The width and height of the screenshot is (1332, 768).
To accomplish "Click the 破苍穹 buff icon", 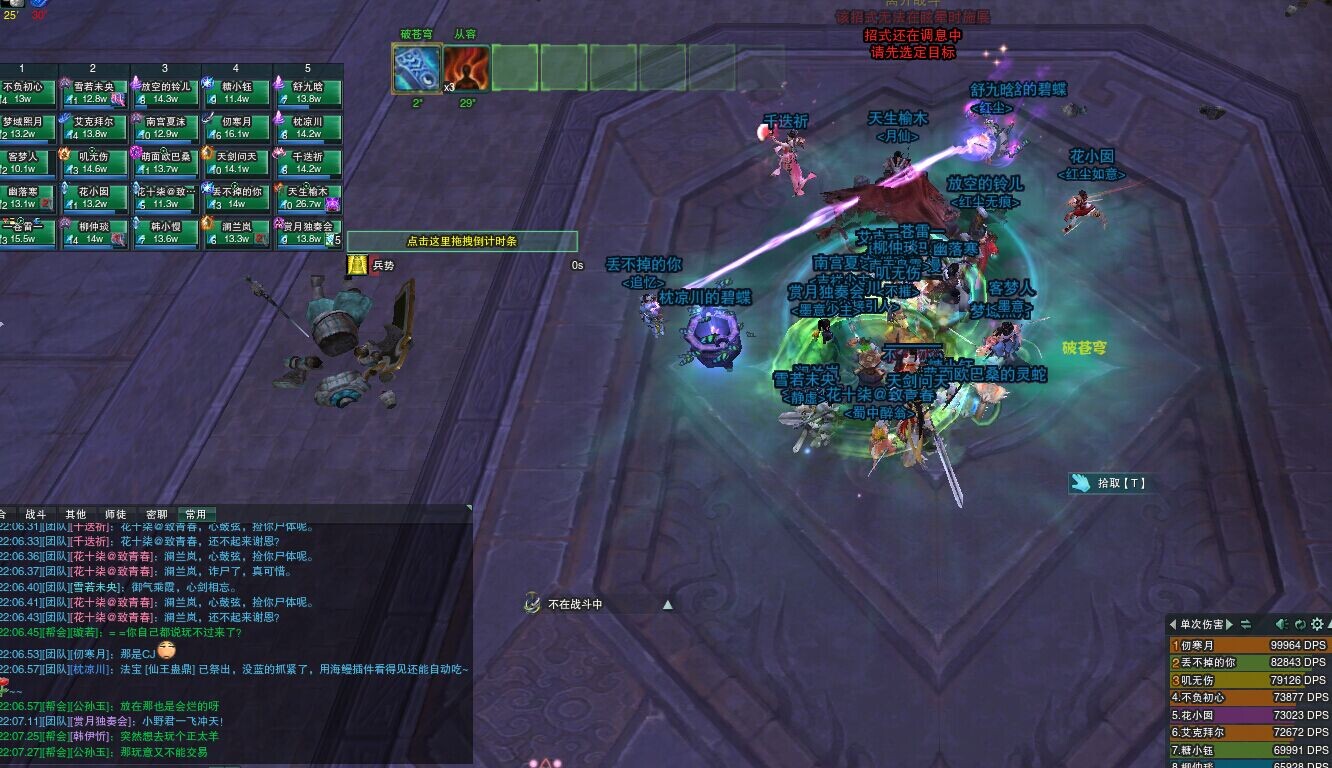I will click(416, 69).
